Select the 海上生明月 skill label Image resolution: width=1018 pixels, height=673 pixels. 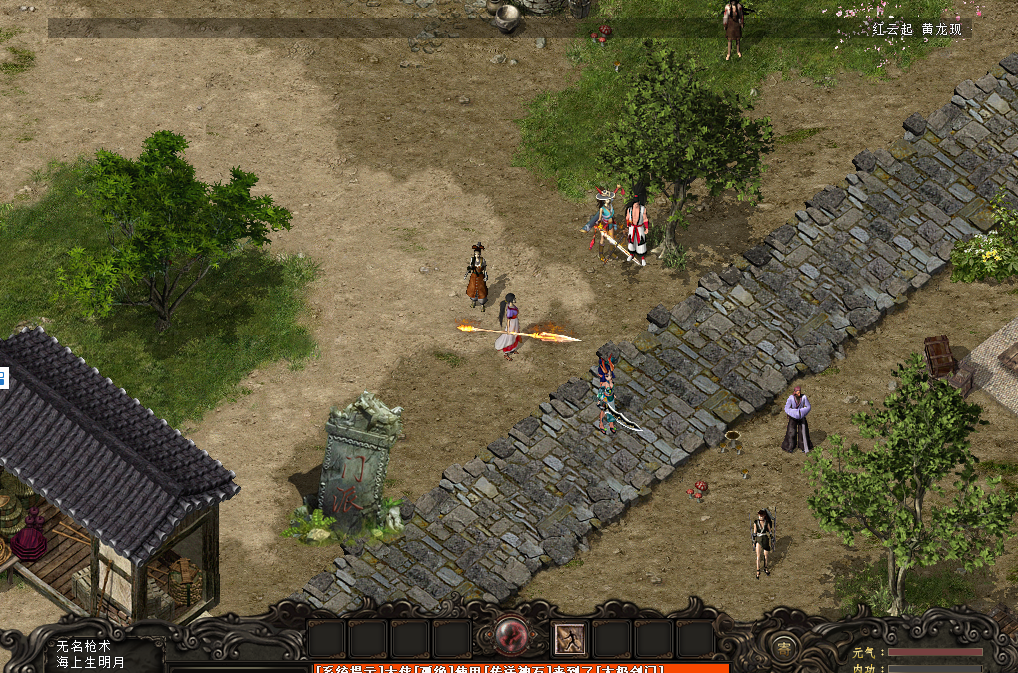91,662
